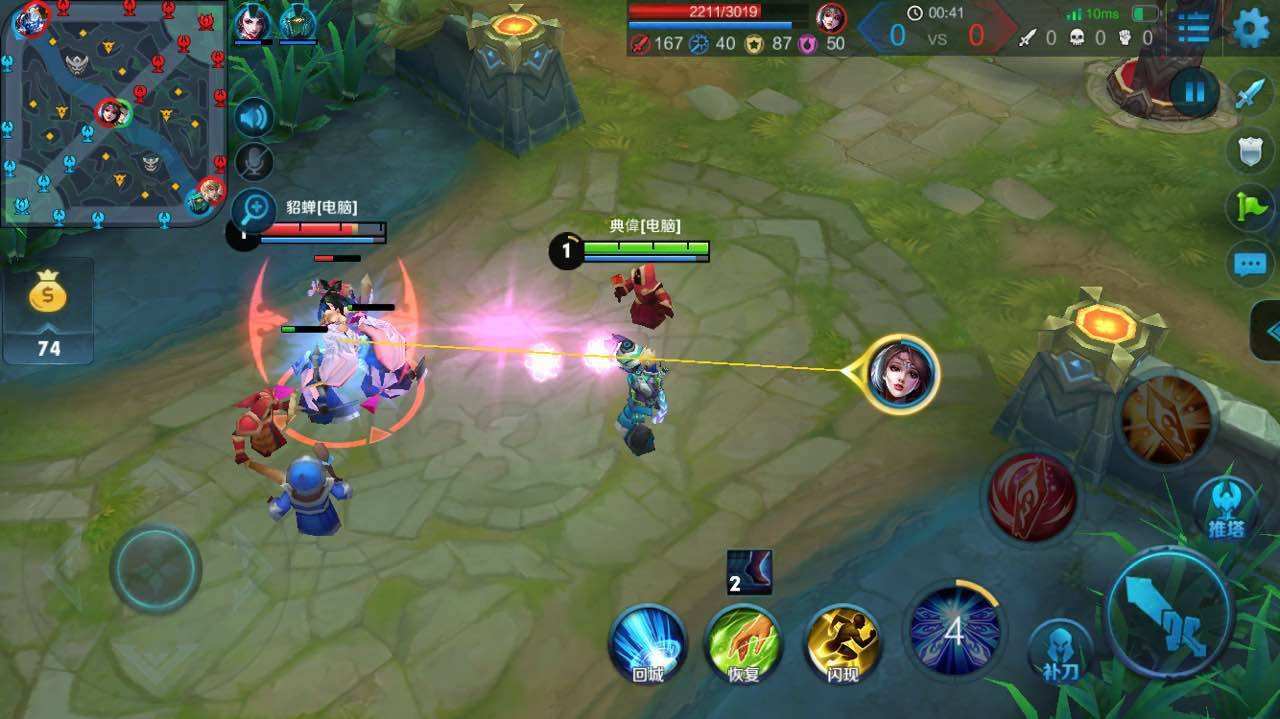Hit the large basic attack button
Viewport: 1280px width, 719px height.
click(1167, 613)
